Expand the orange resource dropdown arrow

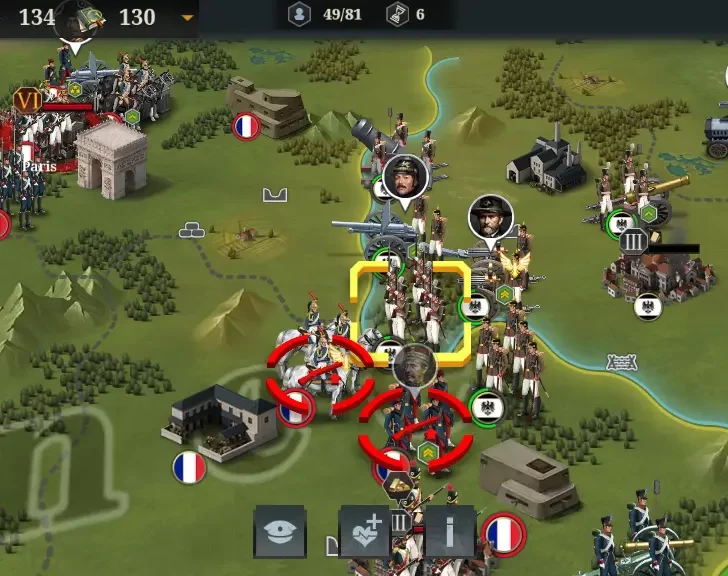pyautogui.click(x=187, y=17)
